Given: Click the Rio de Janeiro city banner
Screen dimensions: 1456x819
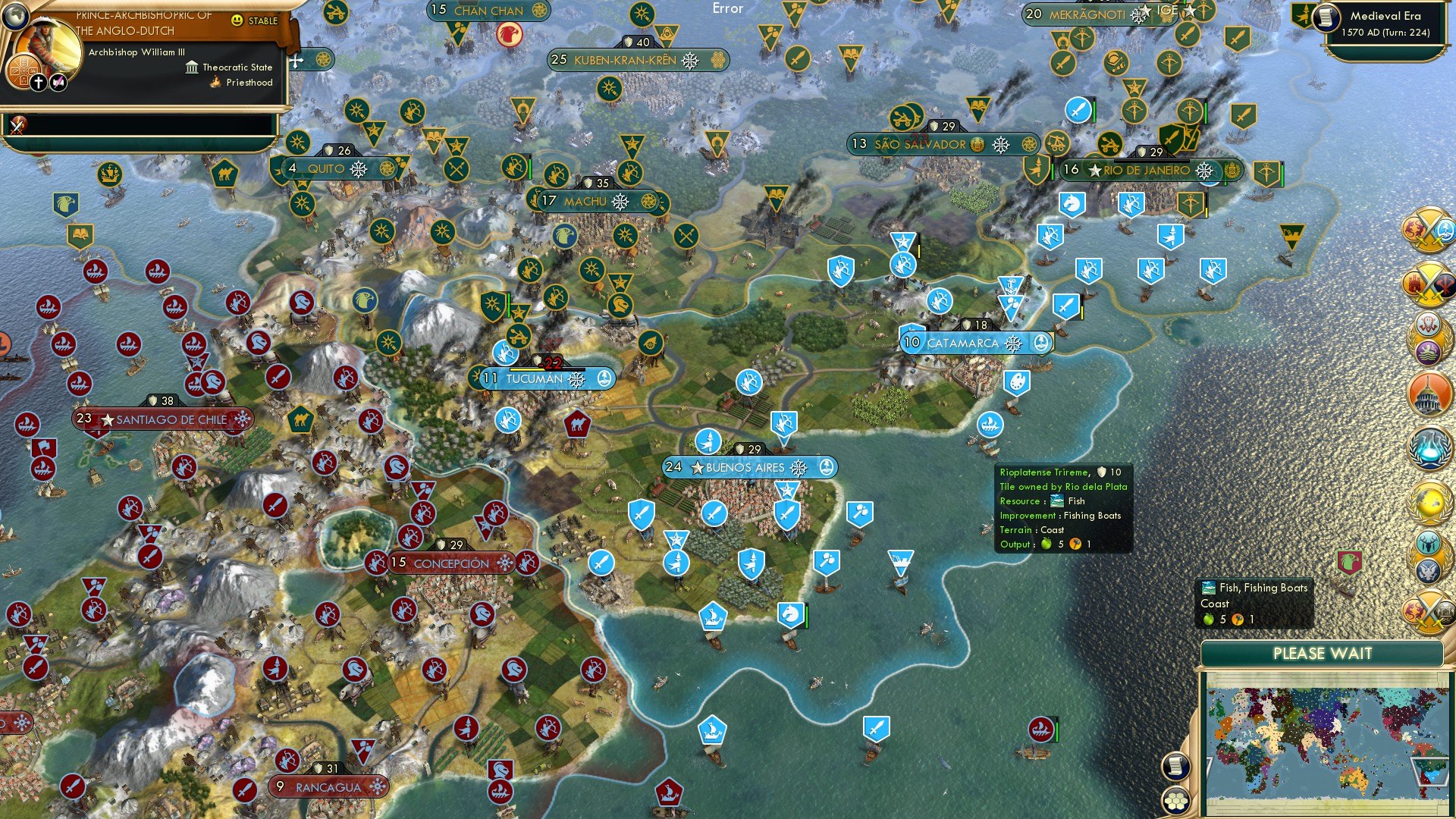Looking at the screenshot, I should click(1147, 171).
